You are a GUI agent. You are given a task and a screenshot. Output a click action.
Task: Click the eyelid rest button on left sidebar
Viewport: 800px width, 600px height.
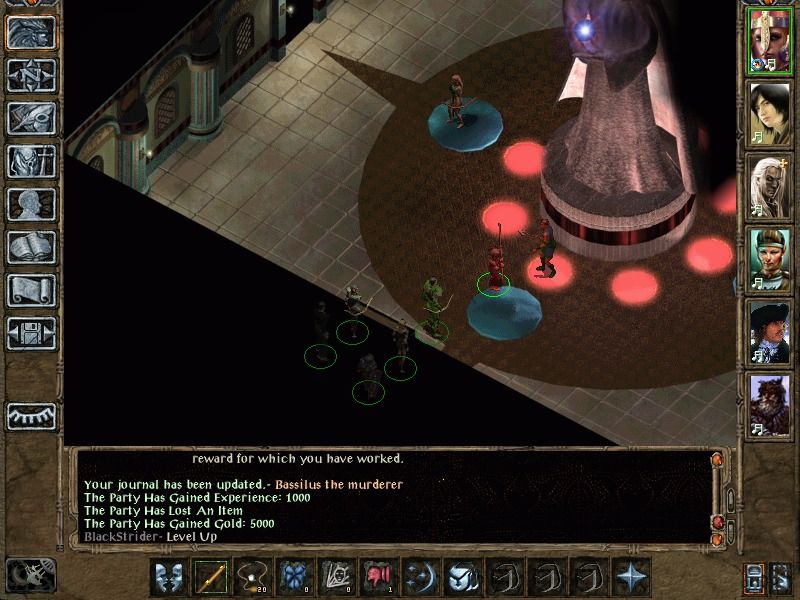point(31,415)
